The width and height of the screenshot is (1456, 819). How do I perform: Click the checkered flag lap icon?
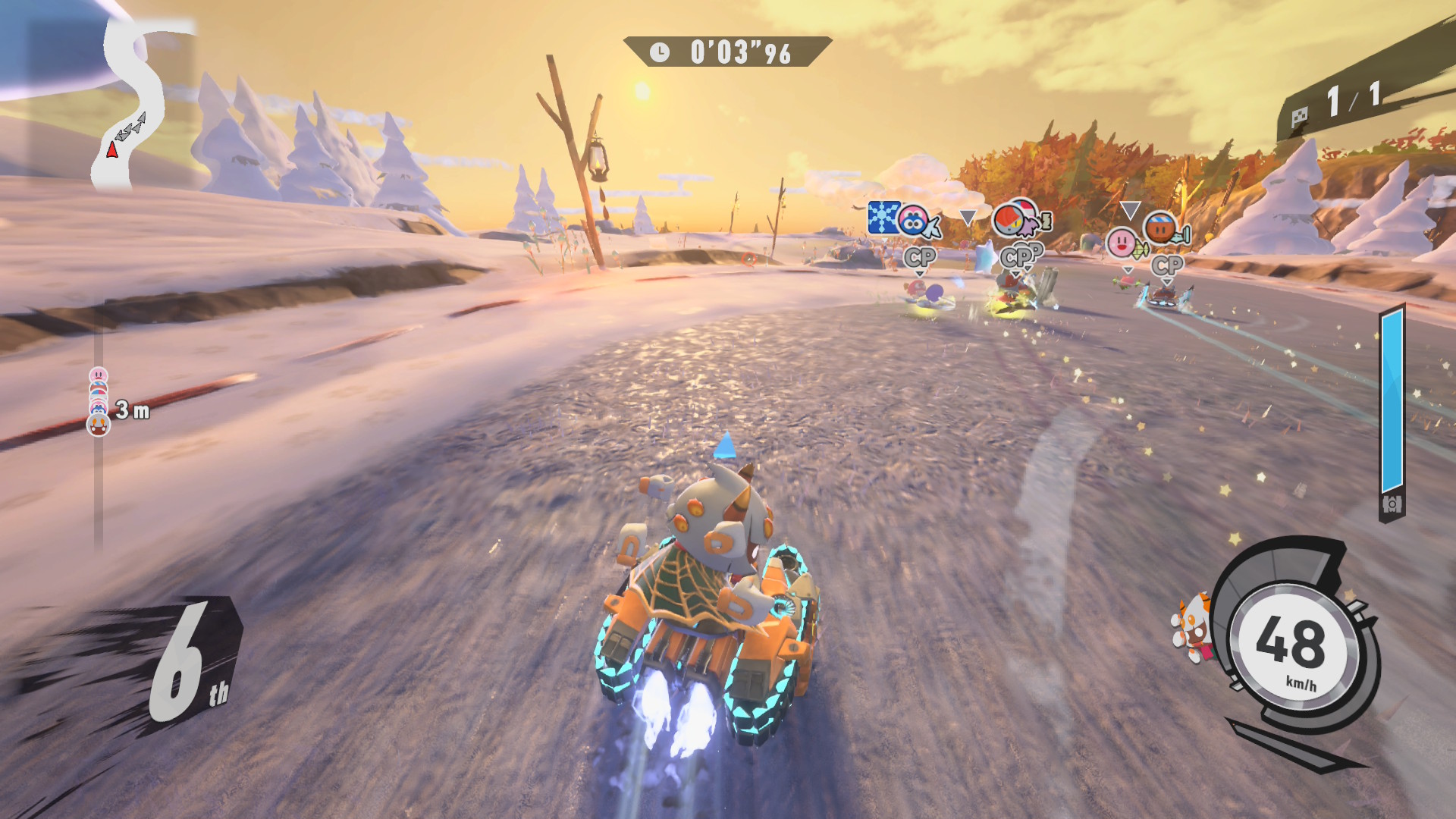pyautogui.click(x=1300, y=117)
